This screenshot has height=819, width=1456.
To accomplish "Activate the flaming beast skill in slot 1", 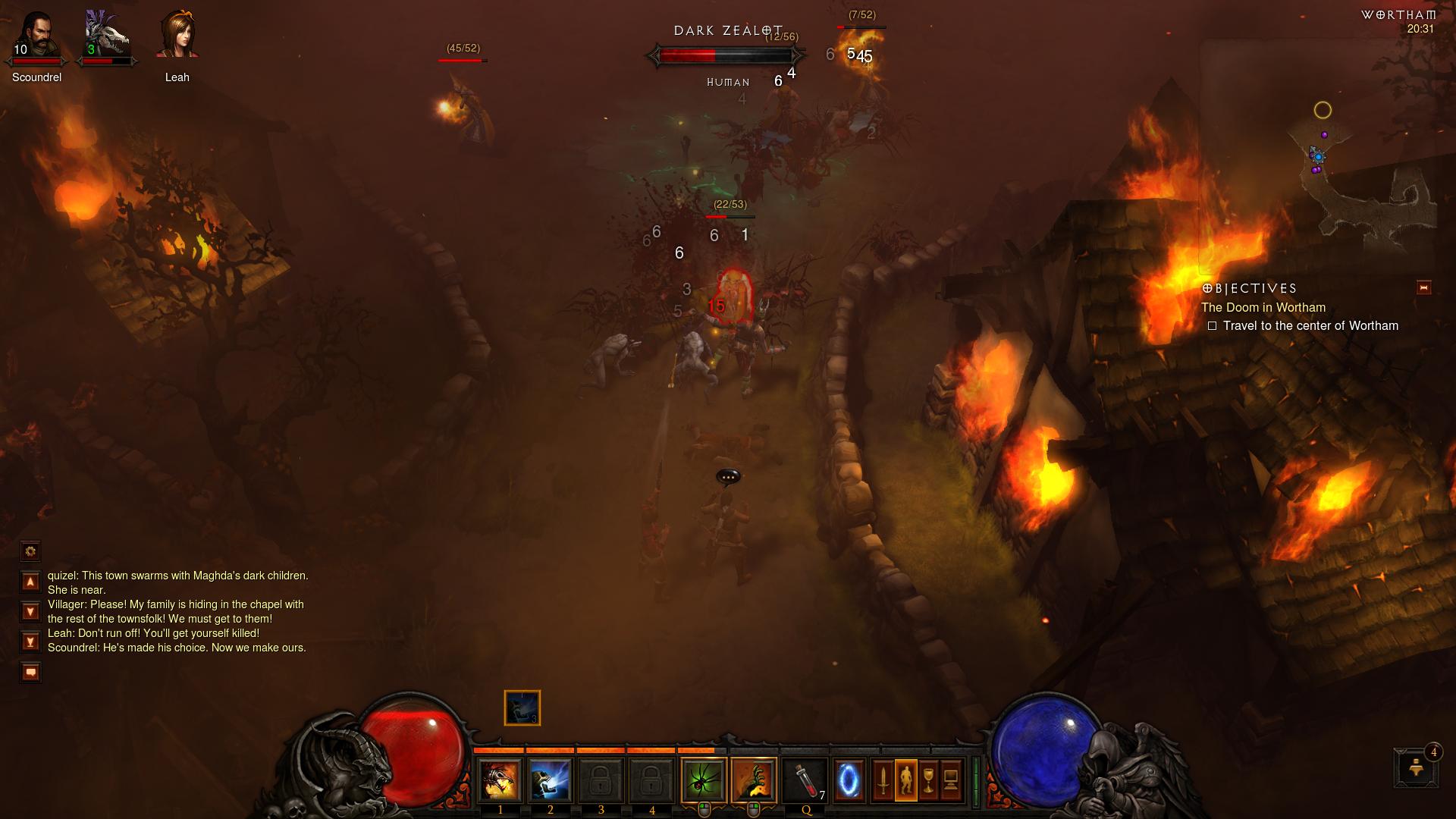I will pos(500,780).
